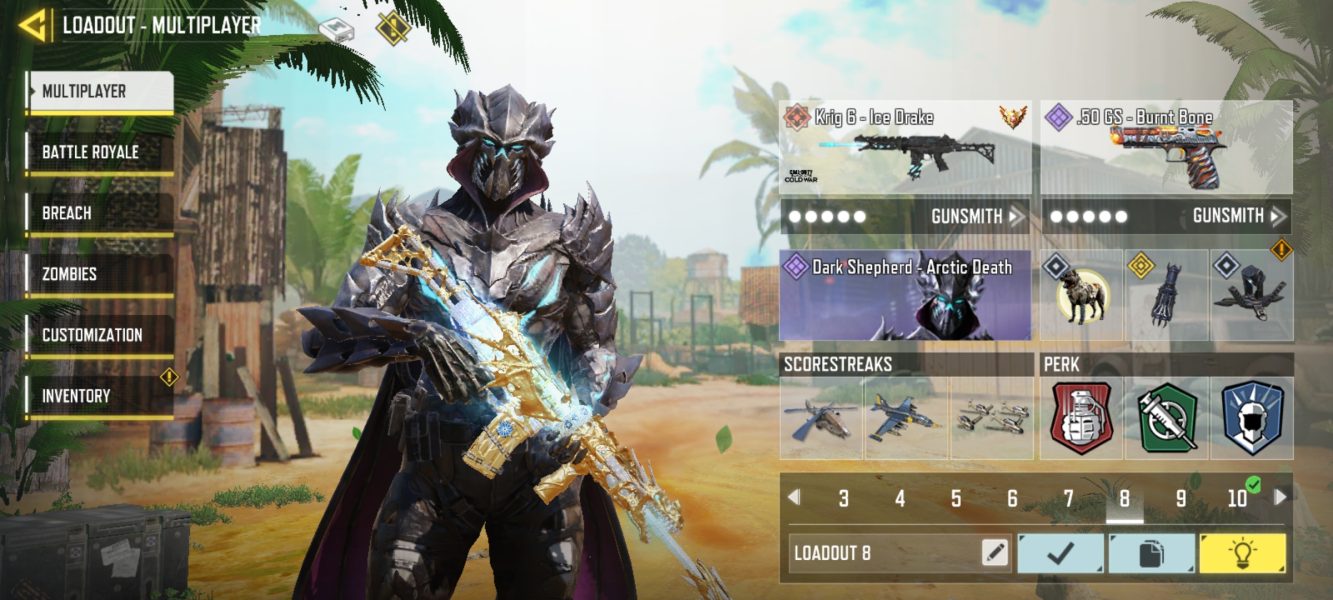Choose the .50 GS - Burnt Bone secondary weapon
The width and height of the screenshot is (1333, 600).
[x=1166, y=147]
